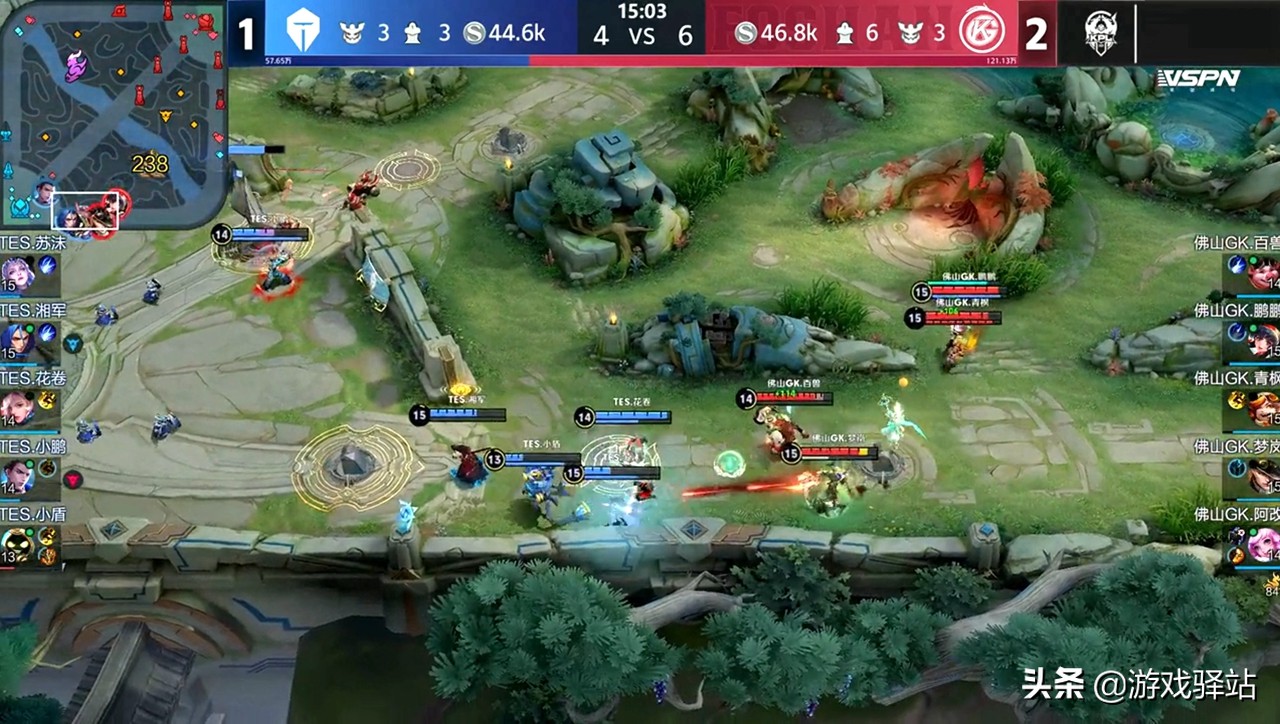The width and height of the screenshot is (1280, 724).
Task: Click the VSPN broadcast logo
Action: [1198, 79]
